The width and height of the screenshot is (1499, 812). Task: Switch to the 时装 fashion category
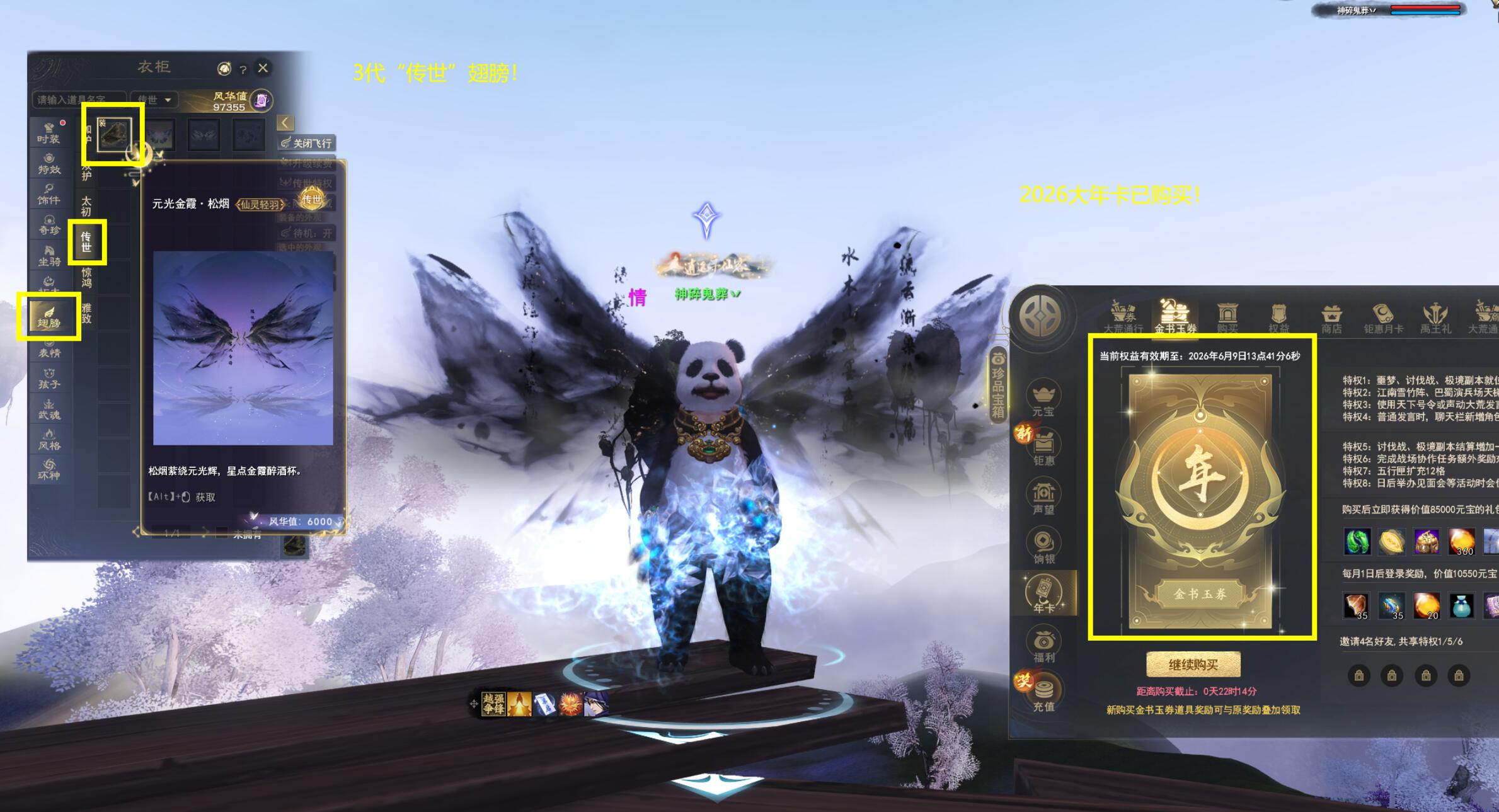(x=49, y=133)
